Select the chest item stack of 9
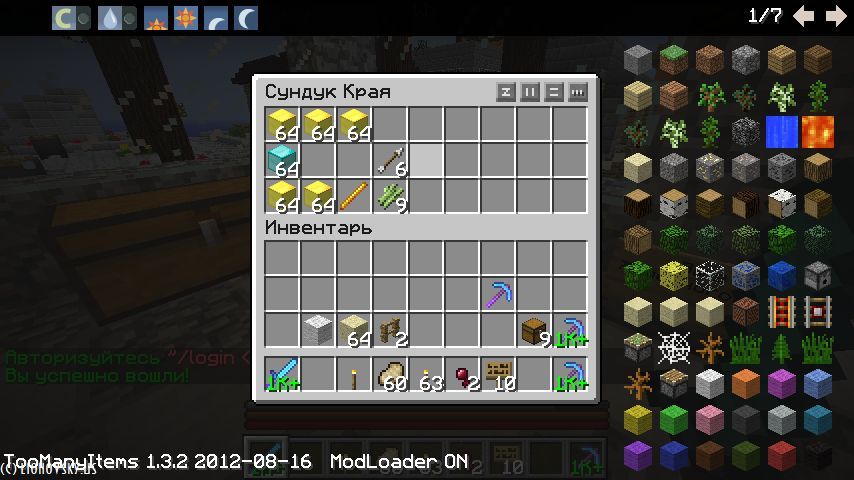Viewport: 854px width, 480px height. point(536,330)
